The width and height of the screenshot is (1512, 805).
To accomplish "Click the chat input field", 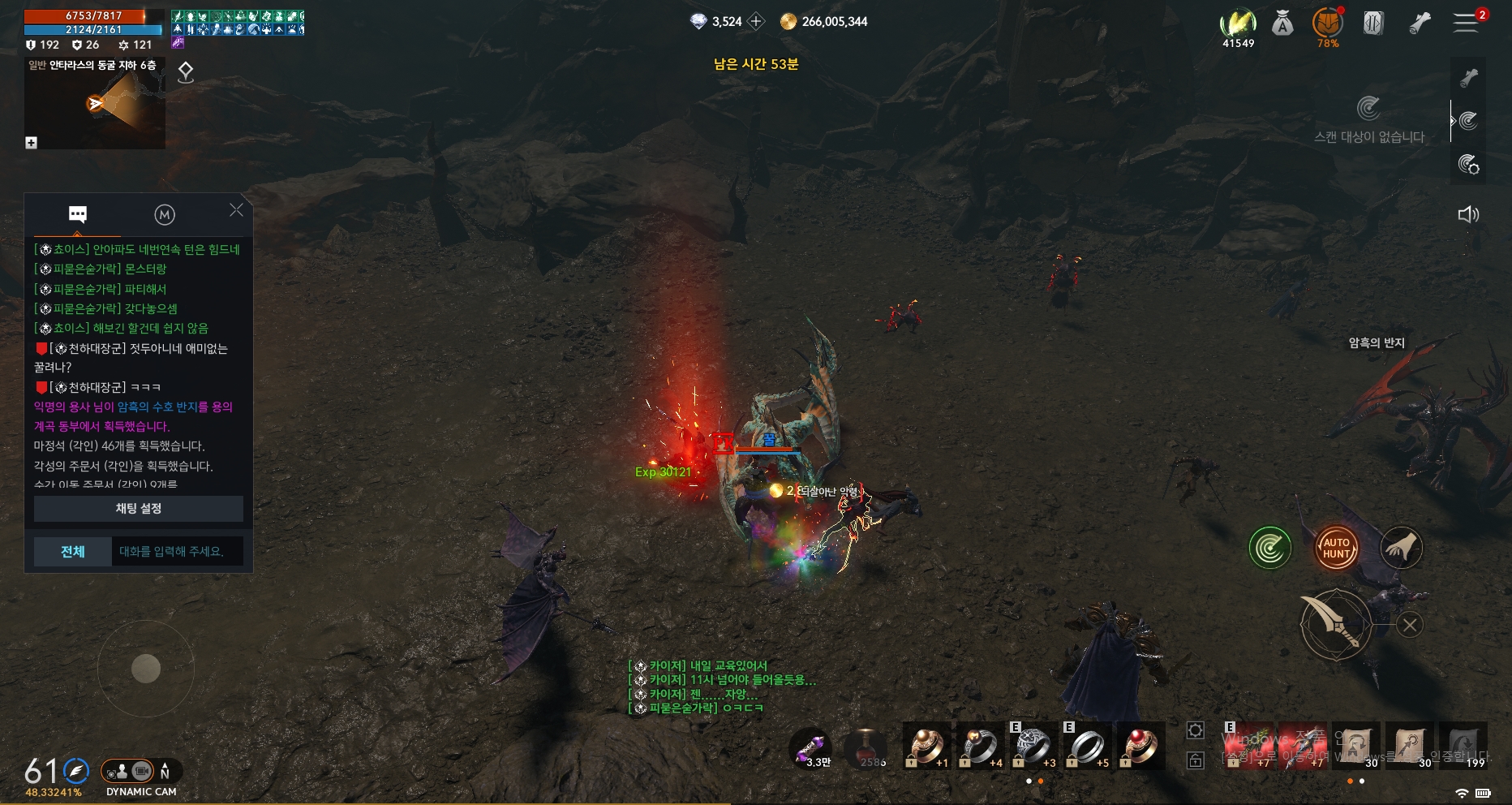I will pyautogui.click(x=177, y=551).
